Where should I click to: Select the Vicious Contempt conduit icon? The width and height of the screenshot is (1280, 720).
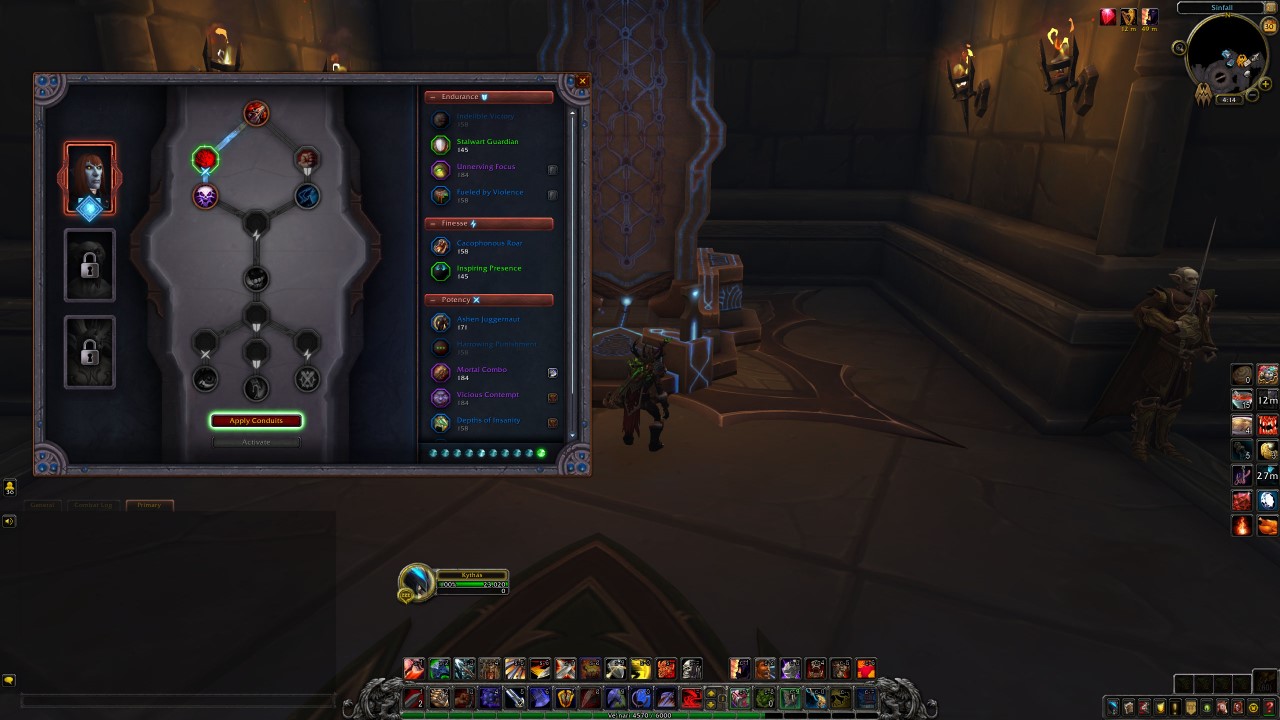pyautogui.click(x=441, y=398)
